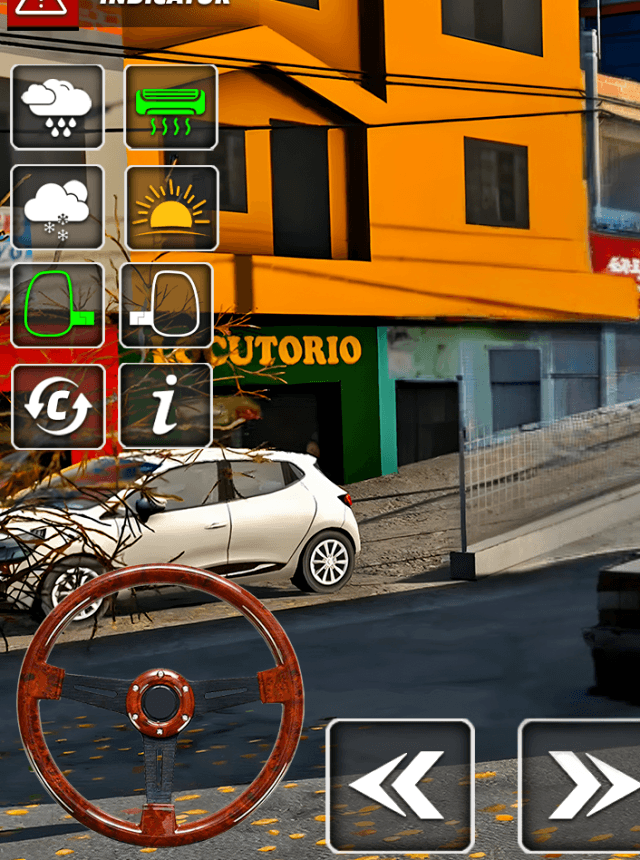
Task: Toggle the green left side mirror
Action: pyautogui.click(x=57, y=306)
